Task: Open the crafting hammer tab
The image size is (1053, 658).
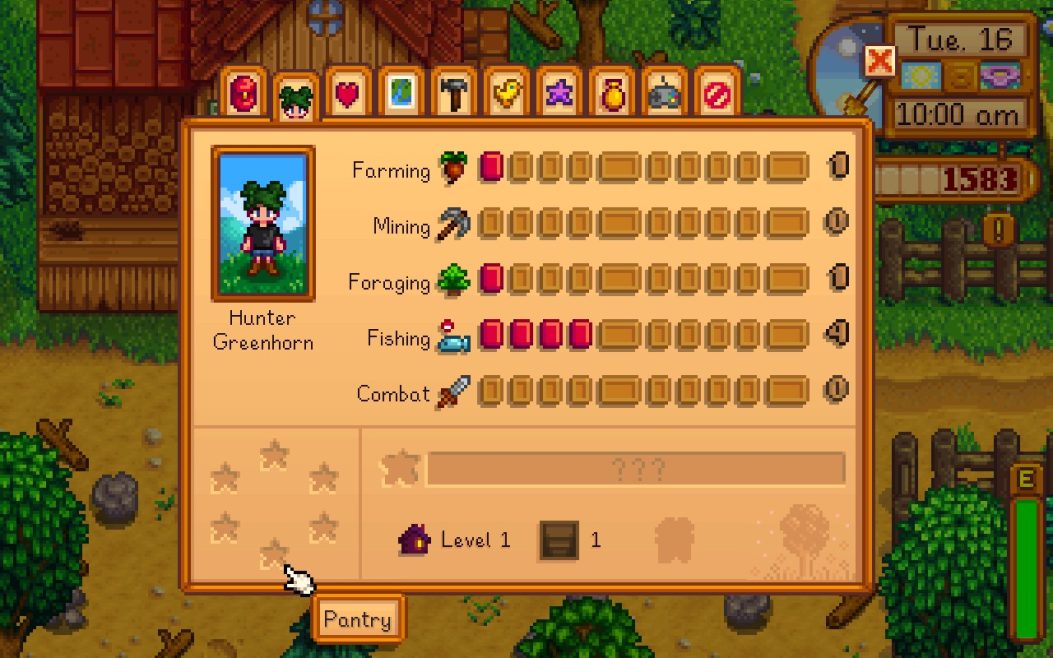Action: [x=453, y=94]
